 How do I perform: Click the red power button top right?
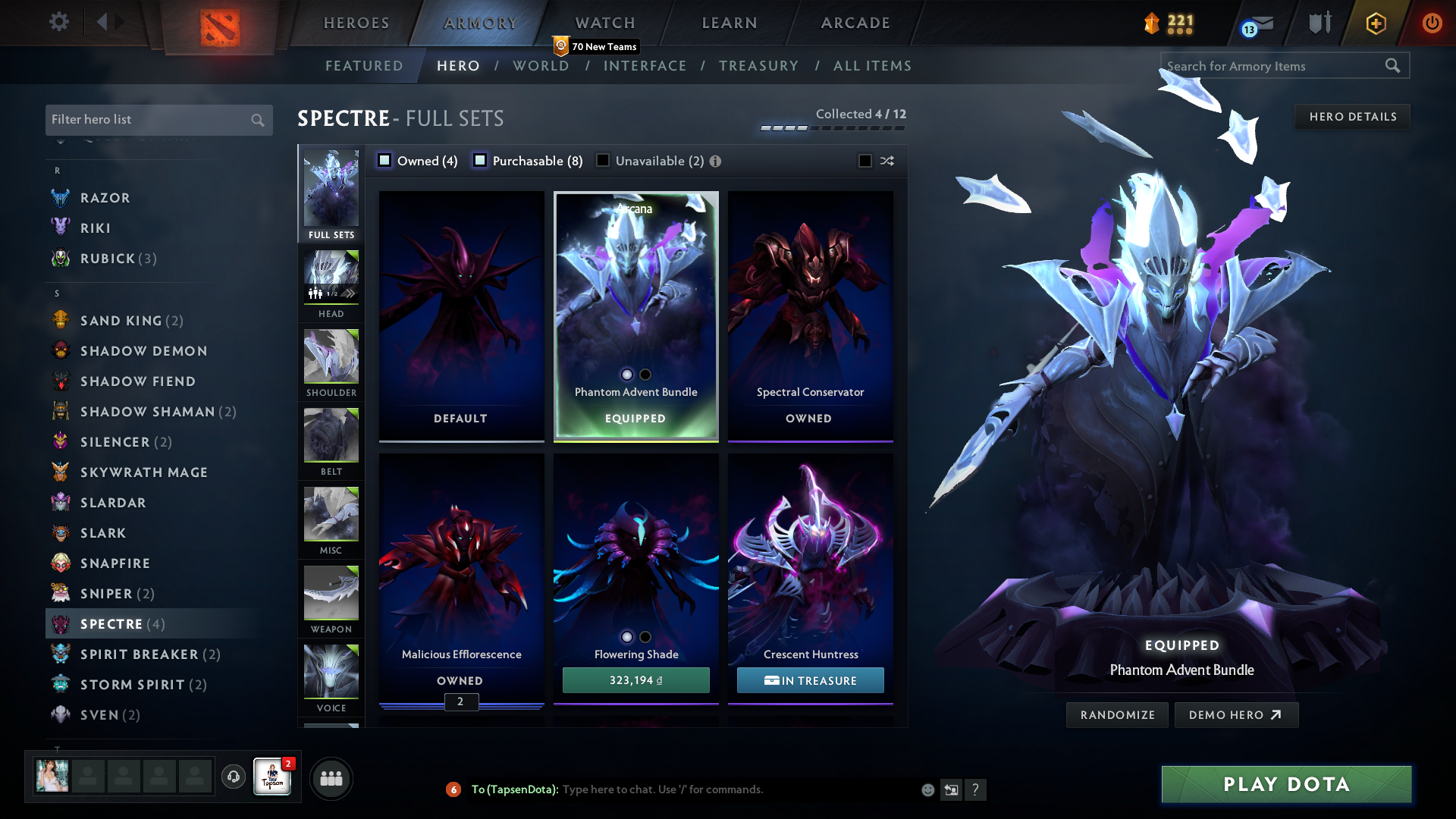pos(1432,24)
